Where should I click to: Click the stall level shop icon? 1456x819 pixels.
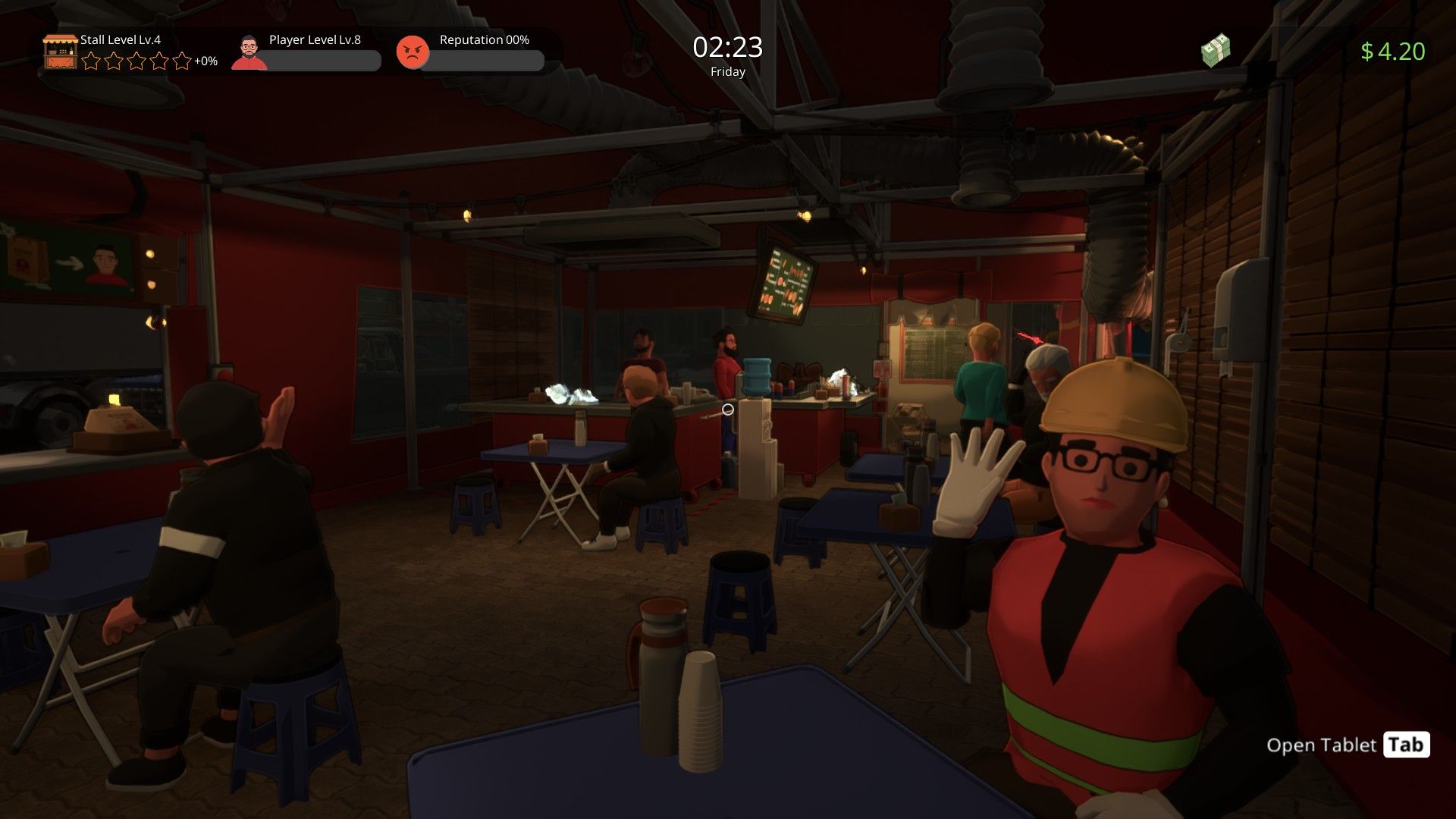[x=60, y=52]
